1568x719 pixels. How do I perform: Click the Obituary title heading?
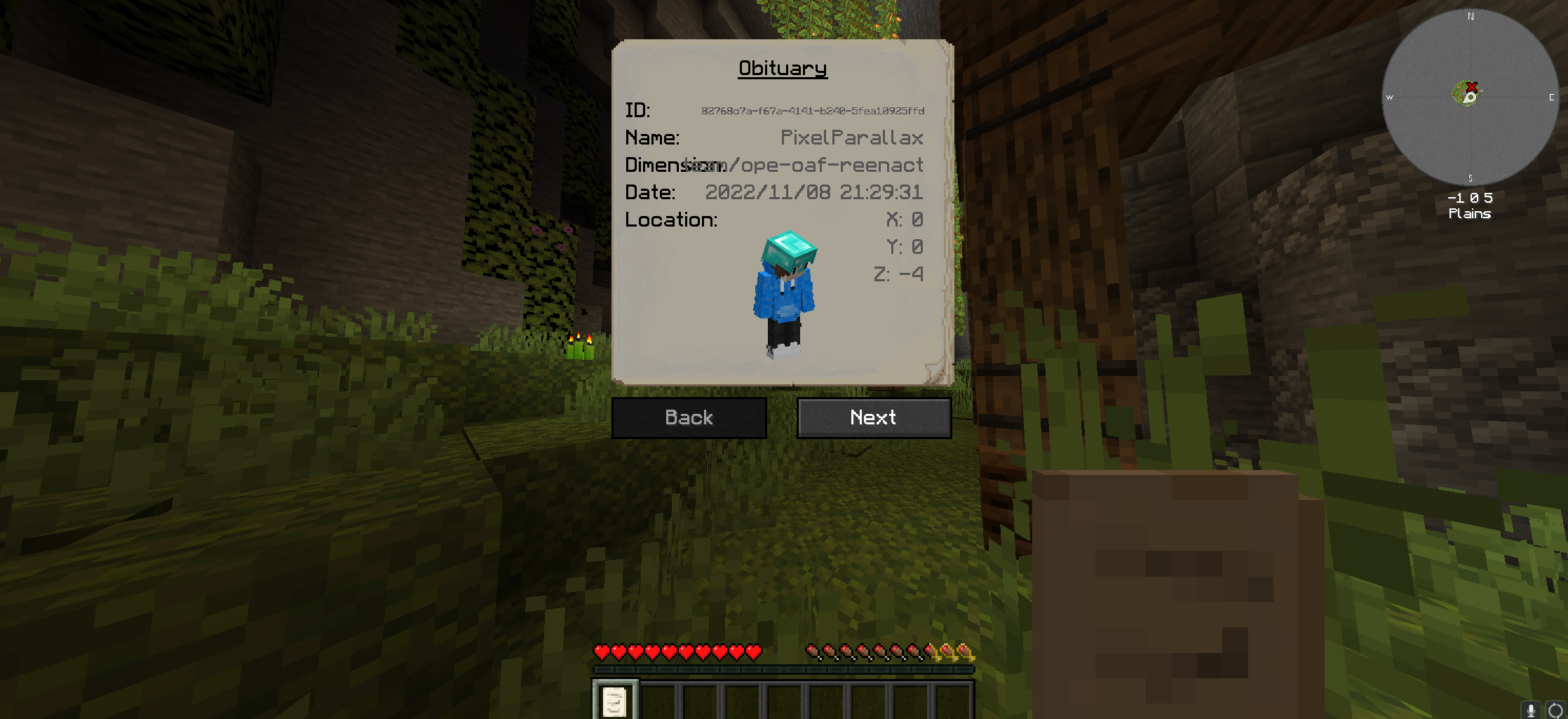783,69
